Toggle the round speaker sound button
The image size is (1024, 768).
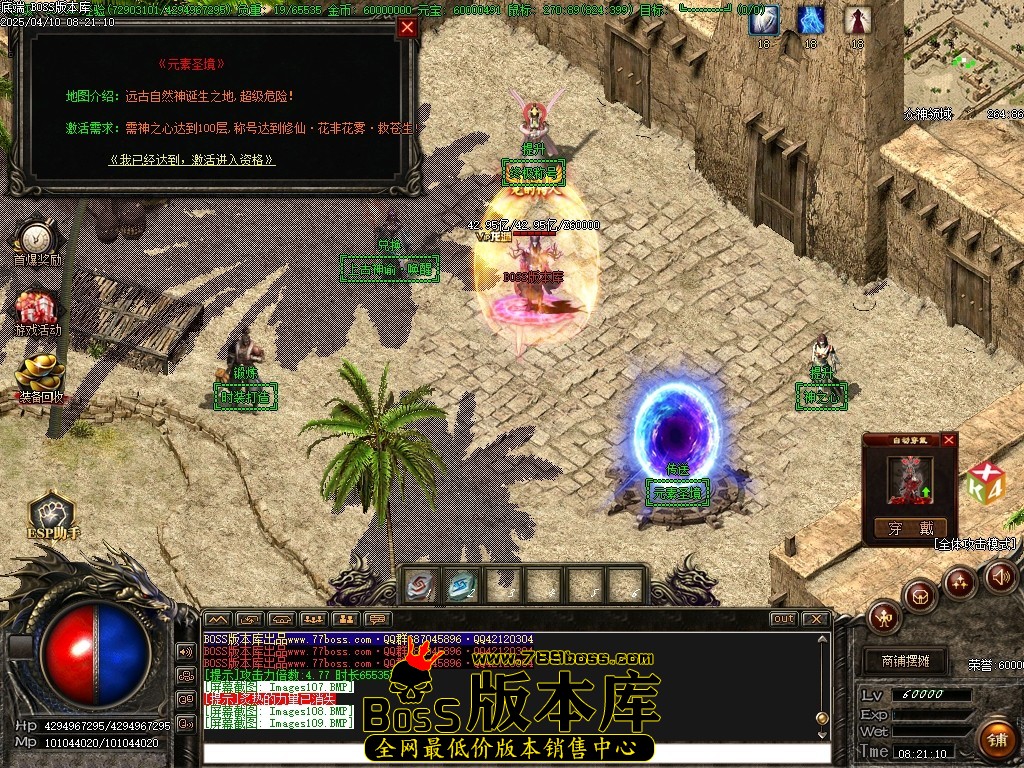point(1001,576)
